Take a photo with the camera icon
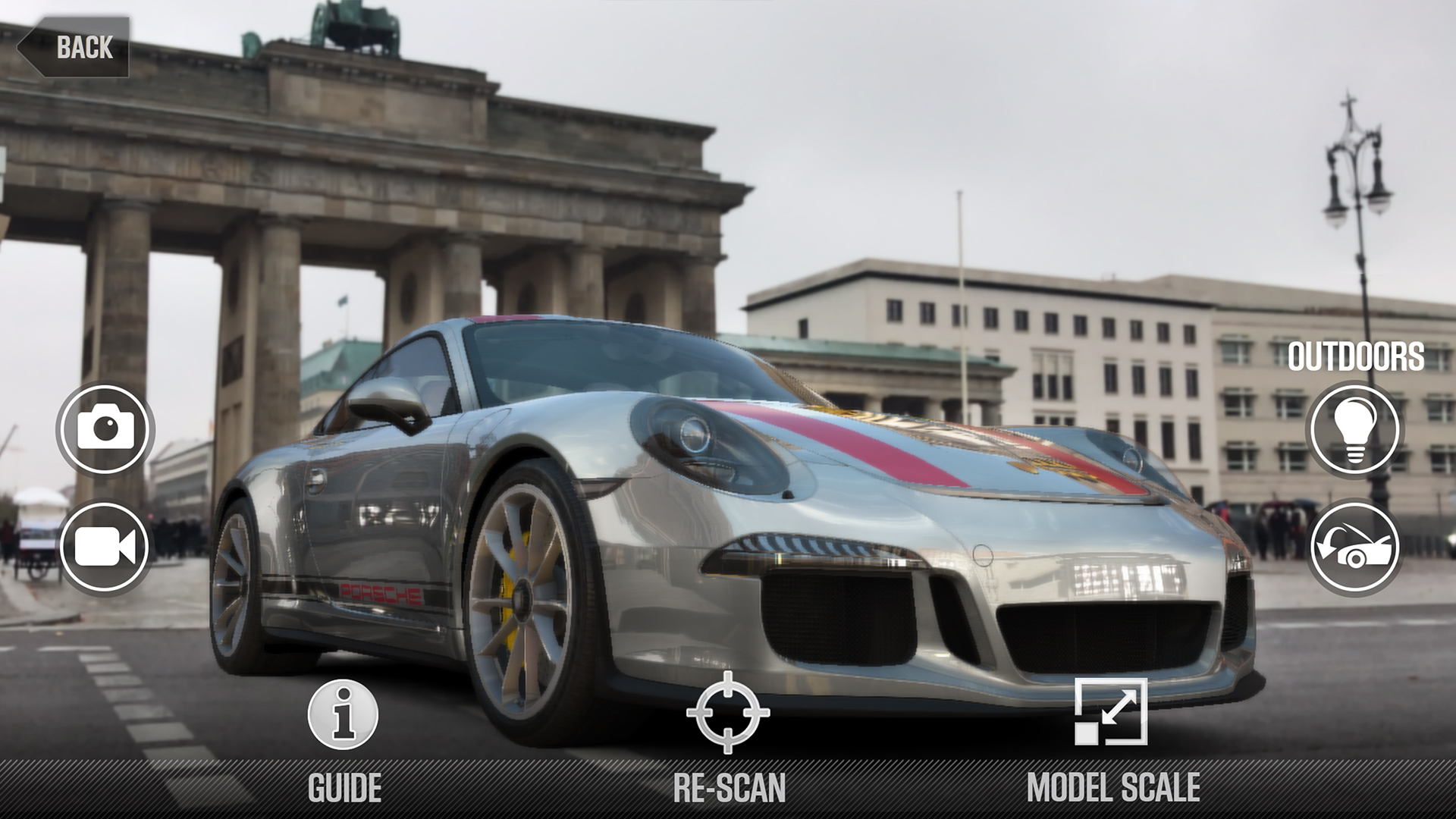 105,429
